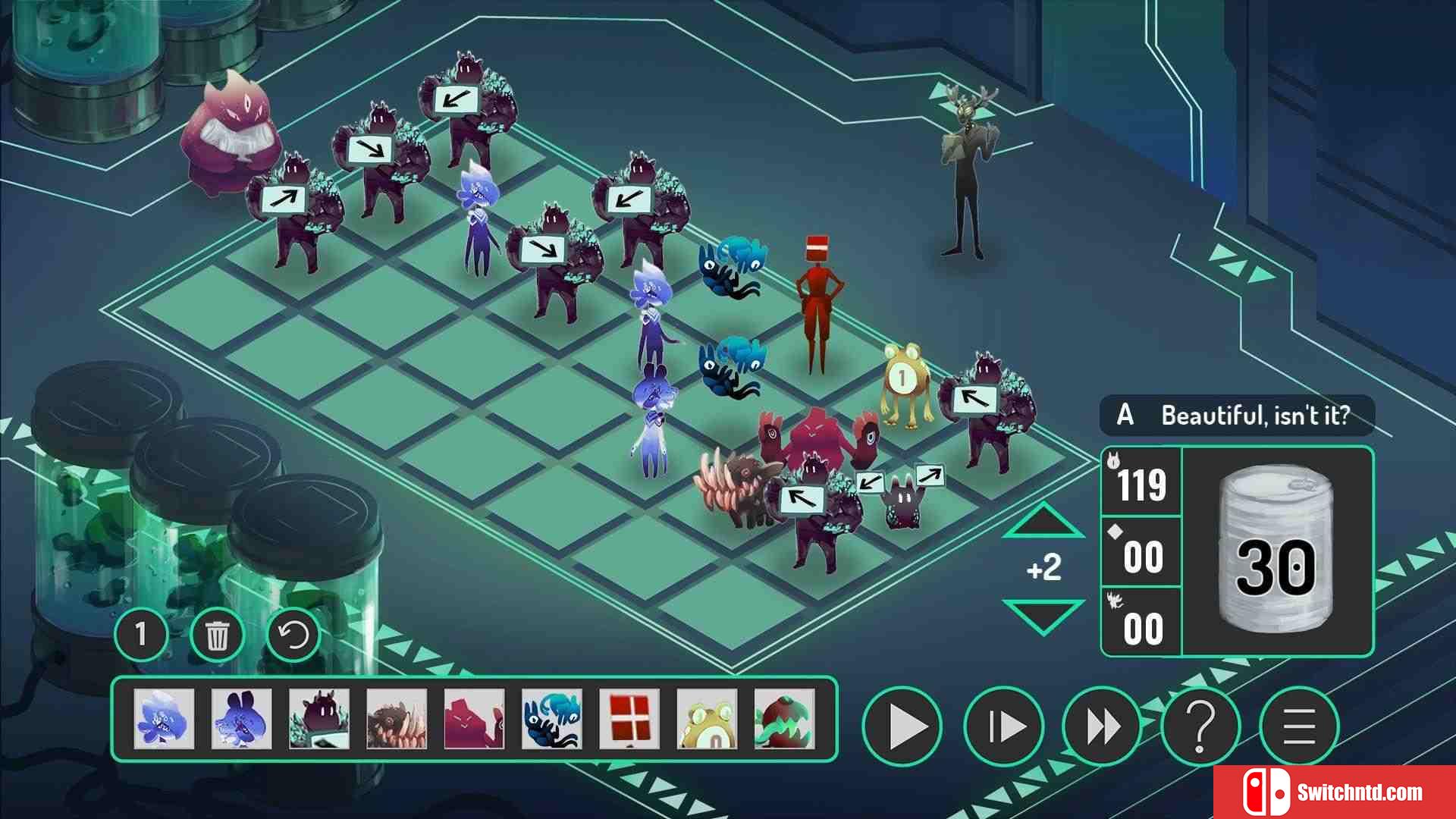The height and width of the screenshot is (819, 1456).
Task: Select the spiky toothed beast in toolbar
Action: tap(397, 718)
